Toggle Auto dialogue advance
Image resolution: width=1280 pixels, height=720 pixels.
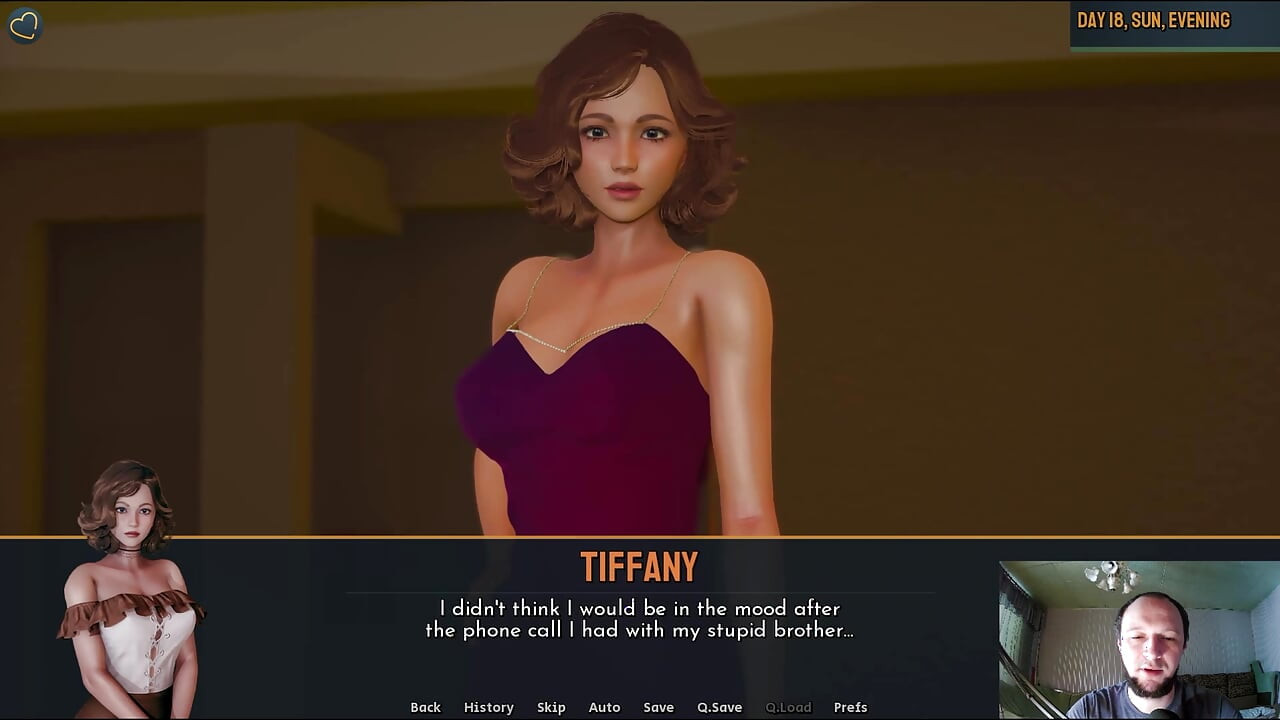pyautogui.click(x=604, y=707)
